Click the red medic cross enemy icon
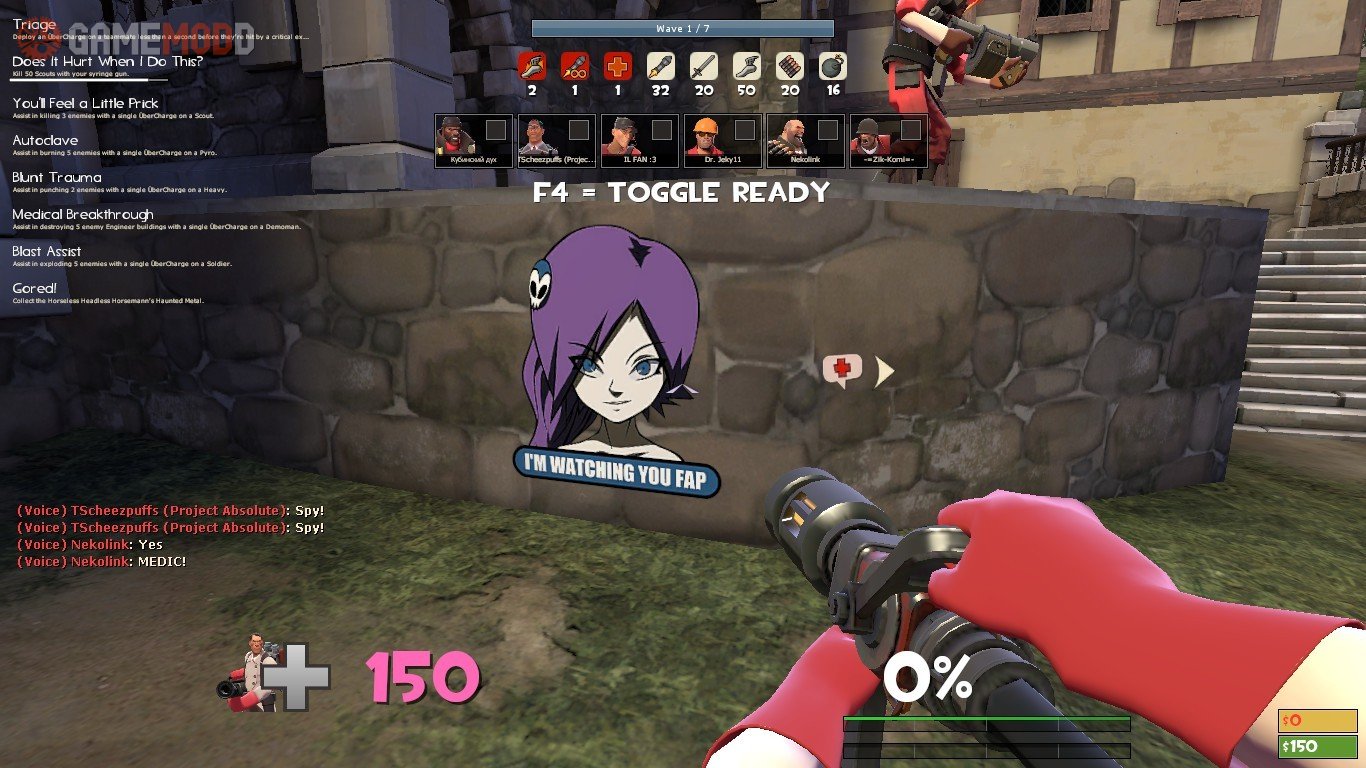 pos(618,67)
